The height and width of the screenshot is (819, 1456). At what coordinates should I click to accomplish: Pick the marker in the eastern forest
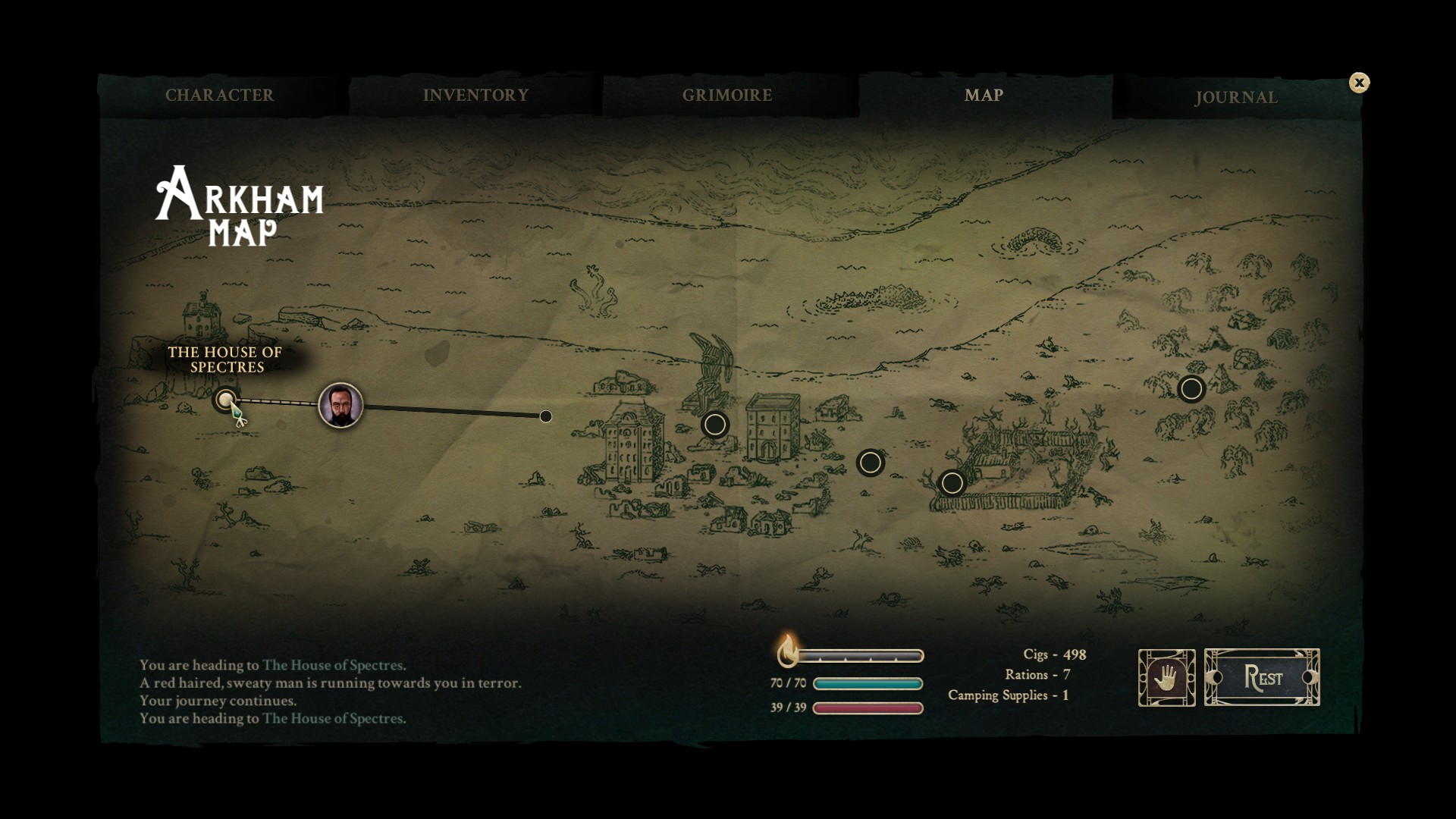pyautogui.click(x=1191, y=389)
